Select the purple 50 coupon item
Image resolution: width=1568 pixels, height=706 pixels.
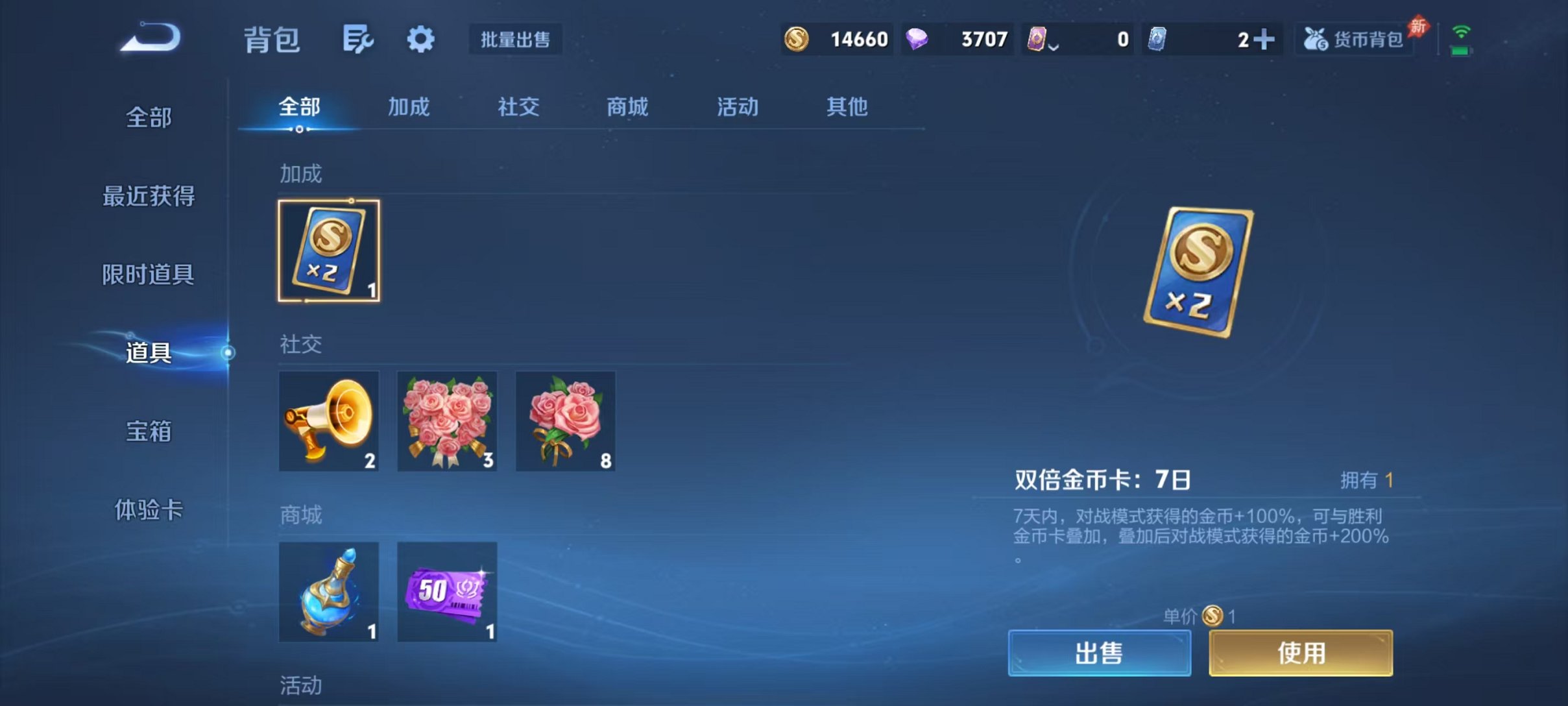point(447,591)
